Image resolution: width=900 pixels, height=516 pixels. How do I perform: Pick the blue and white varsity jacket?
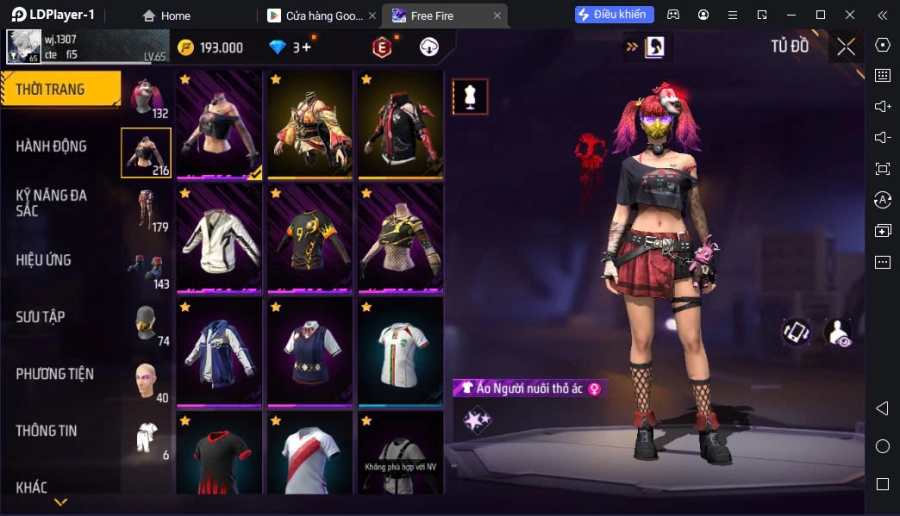pos(219,352)
